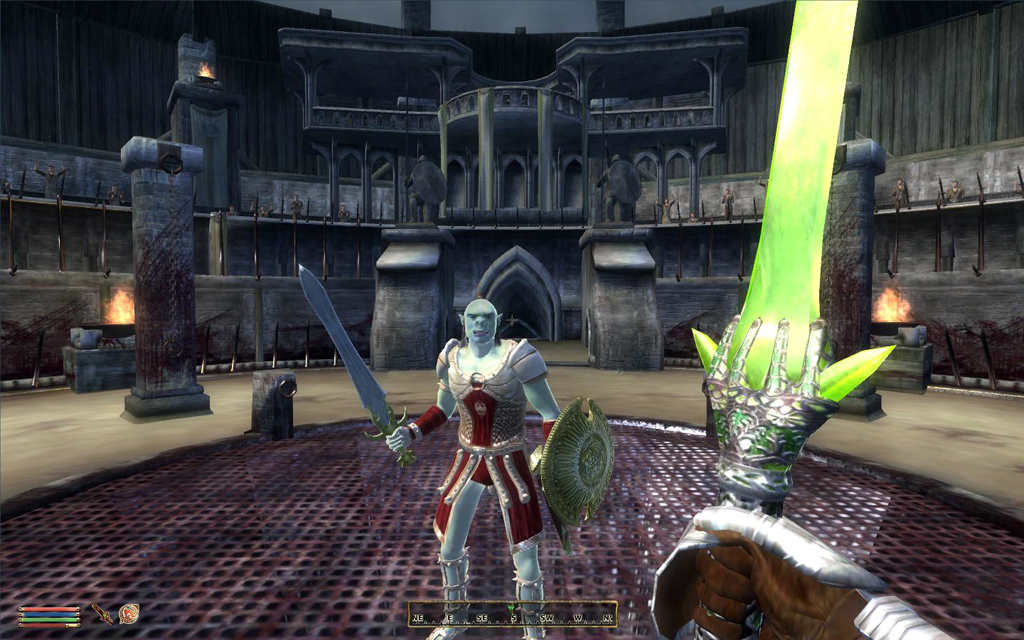This screenshot has width=1024, height=640.
Task: Click the equipped sword weapon icon
Action: coord(102,613)
